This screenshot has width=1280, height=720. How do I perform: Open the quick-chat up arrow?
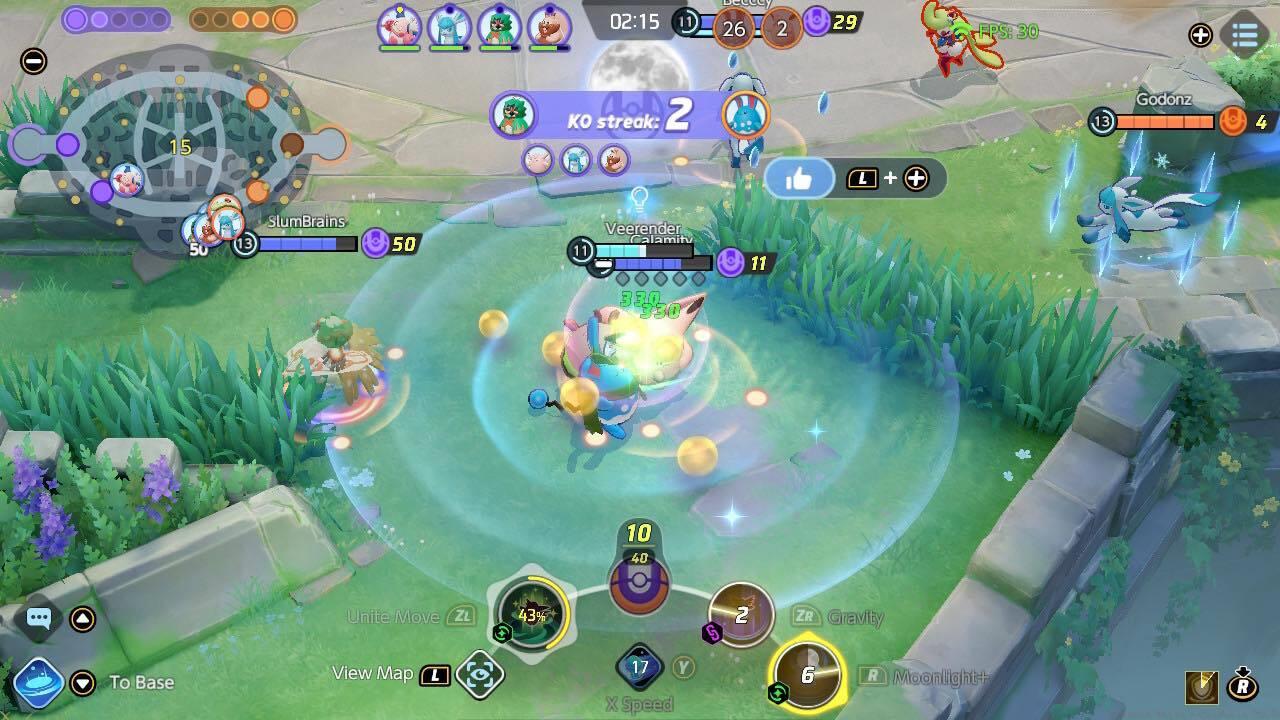click(80, 619)
